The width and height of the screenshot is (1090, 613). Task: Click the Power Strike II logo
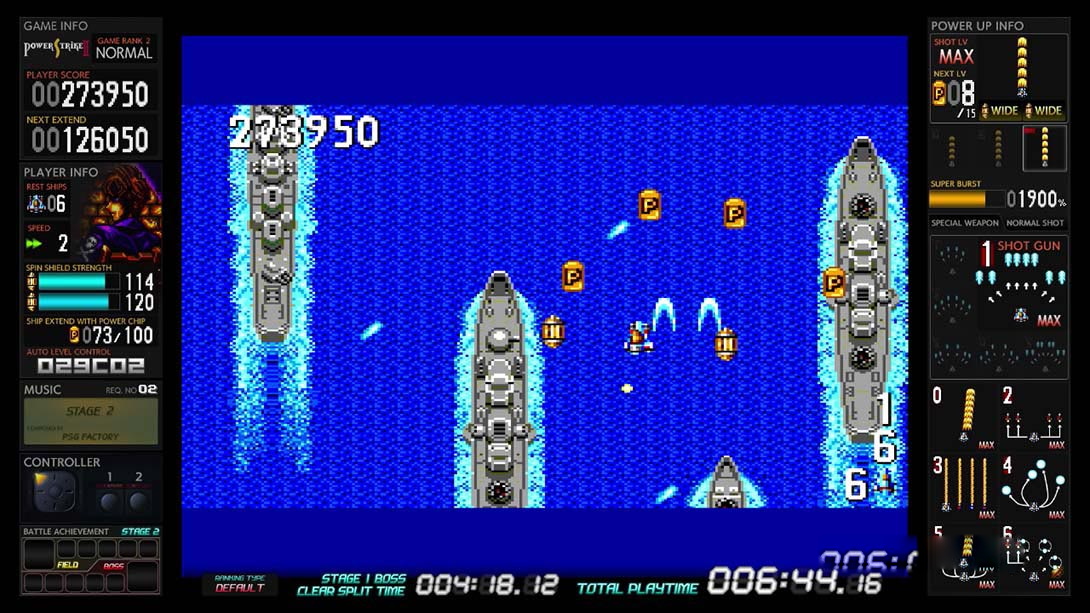coord(56,49)
